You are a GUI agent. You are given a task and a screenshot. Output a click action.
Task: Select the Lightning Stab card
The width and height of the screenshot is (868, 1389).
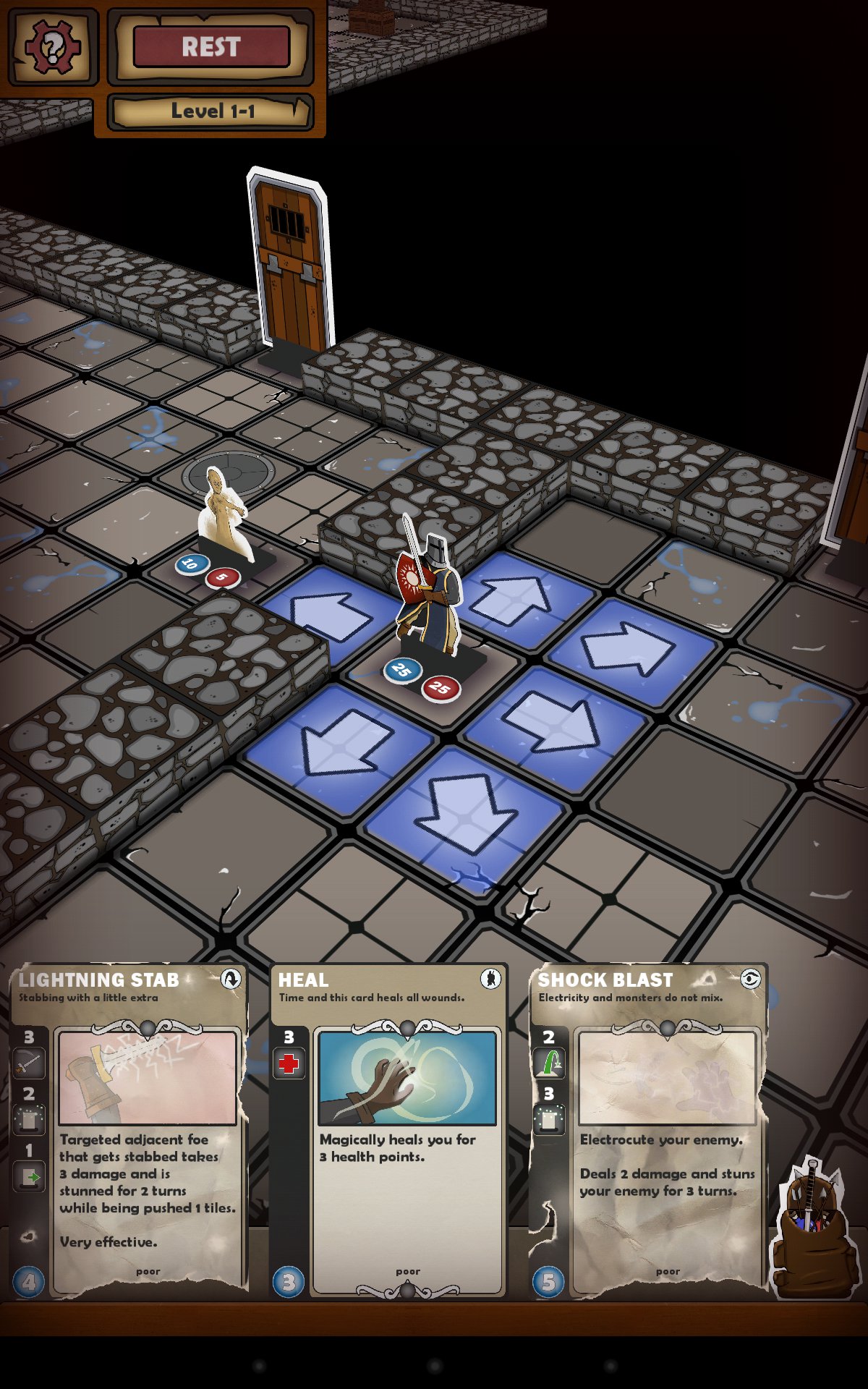click(130, 1129)
